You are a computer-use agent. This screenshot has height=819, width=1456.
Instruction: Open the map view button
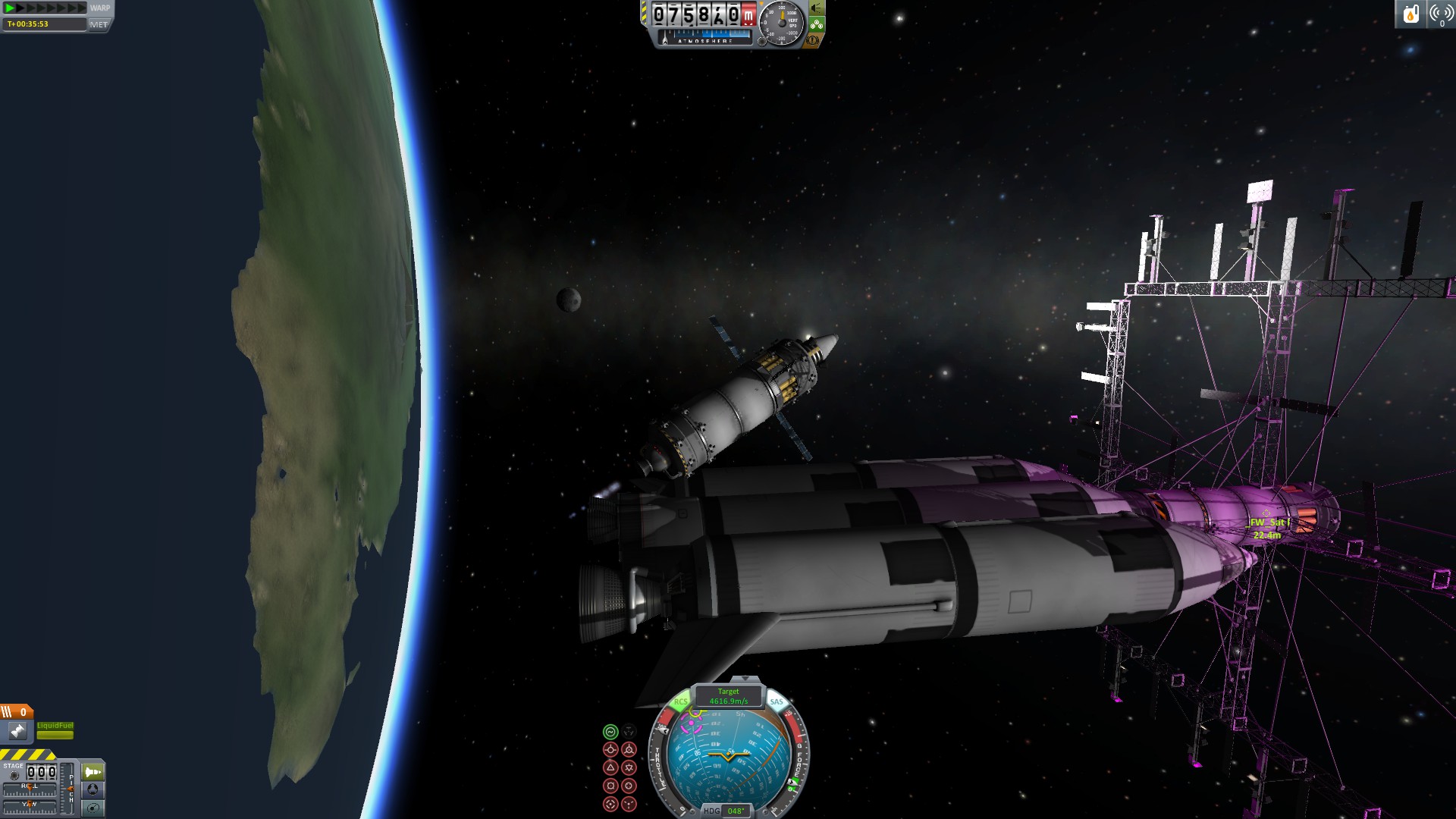93,808
